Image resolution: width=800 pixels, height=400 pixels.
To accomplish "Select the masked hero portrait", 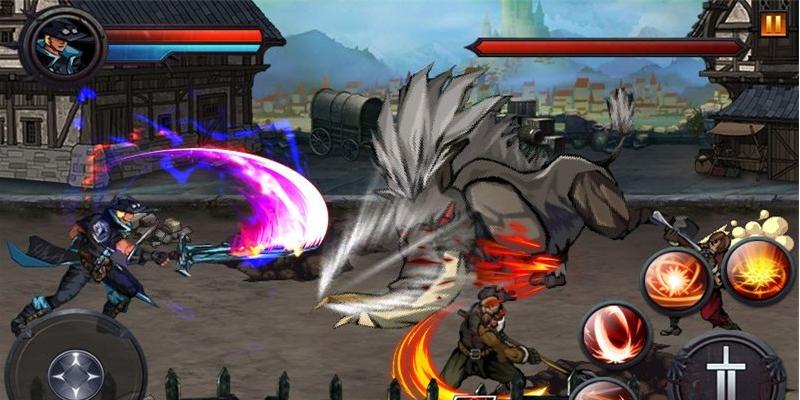I will (x=64, y=44).
